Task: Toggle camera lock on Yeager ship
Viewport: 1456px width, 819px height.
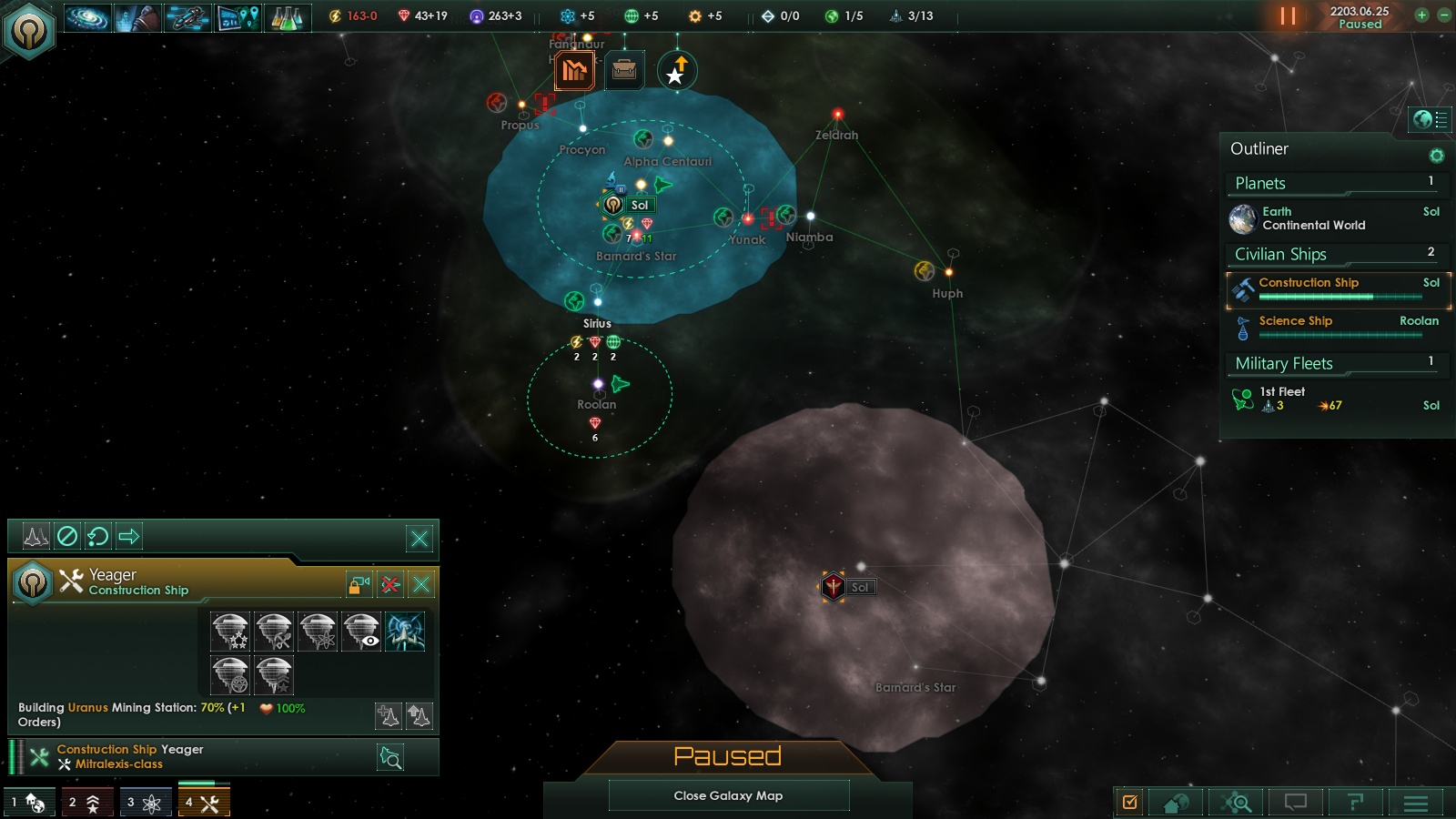Action: pyautogui.click(x=359, y=584)
